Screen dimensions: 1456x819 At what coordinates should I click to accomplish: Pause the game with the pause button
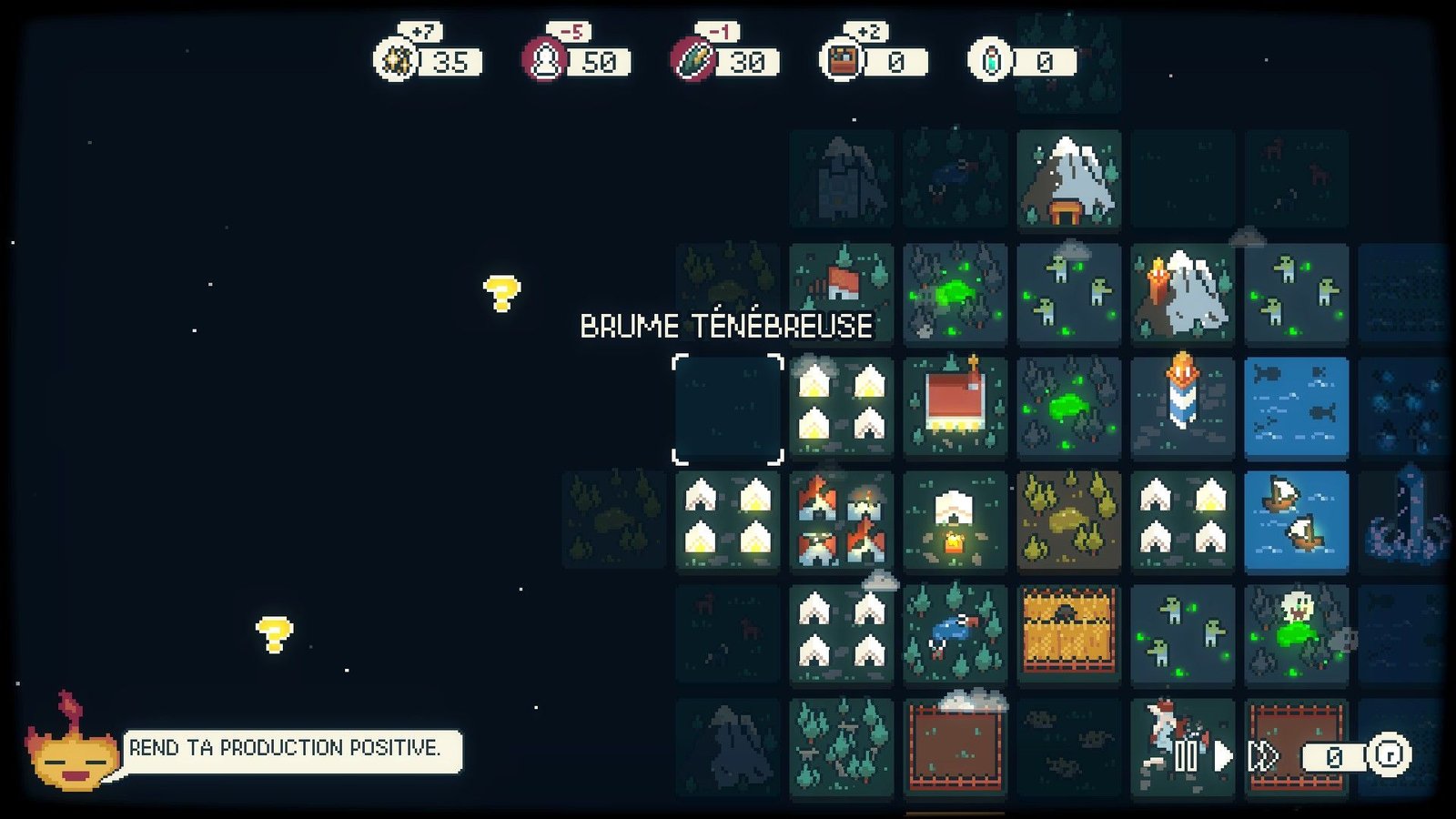(x=1185, y=755)
